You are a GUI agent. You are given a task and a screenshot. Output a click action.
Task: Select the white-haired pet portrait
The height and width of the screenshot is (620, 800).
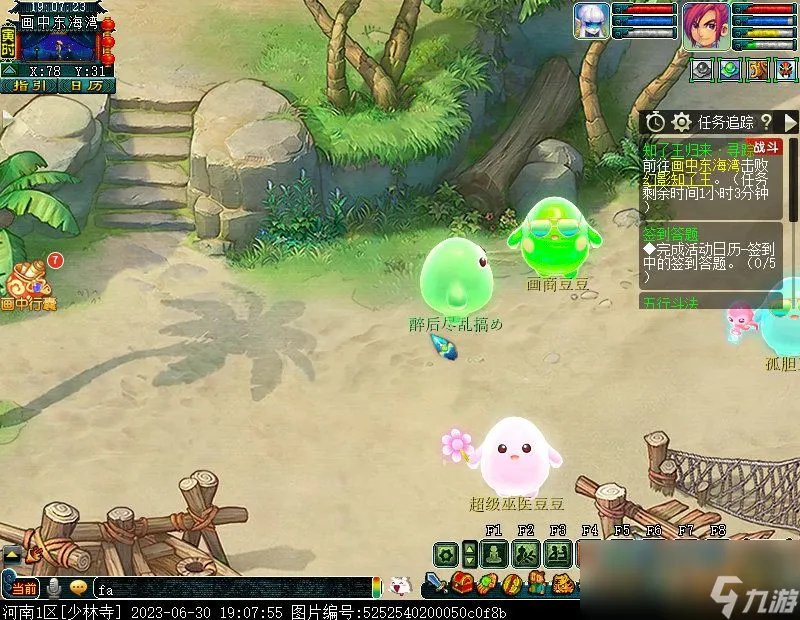pos(591,22)
